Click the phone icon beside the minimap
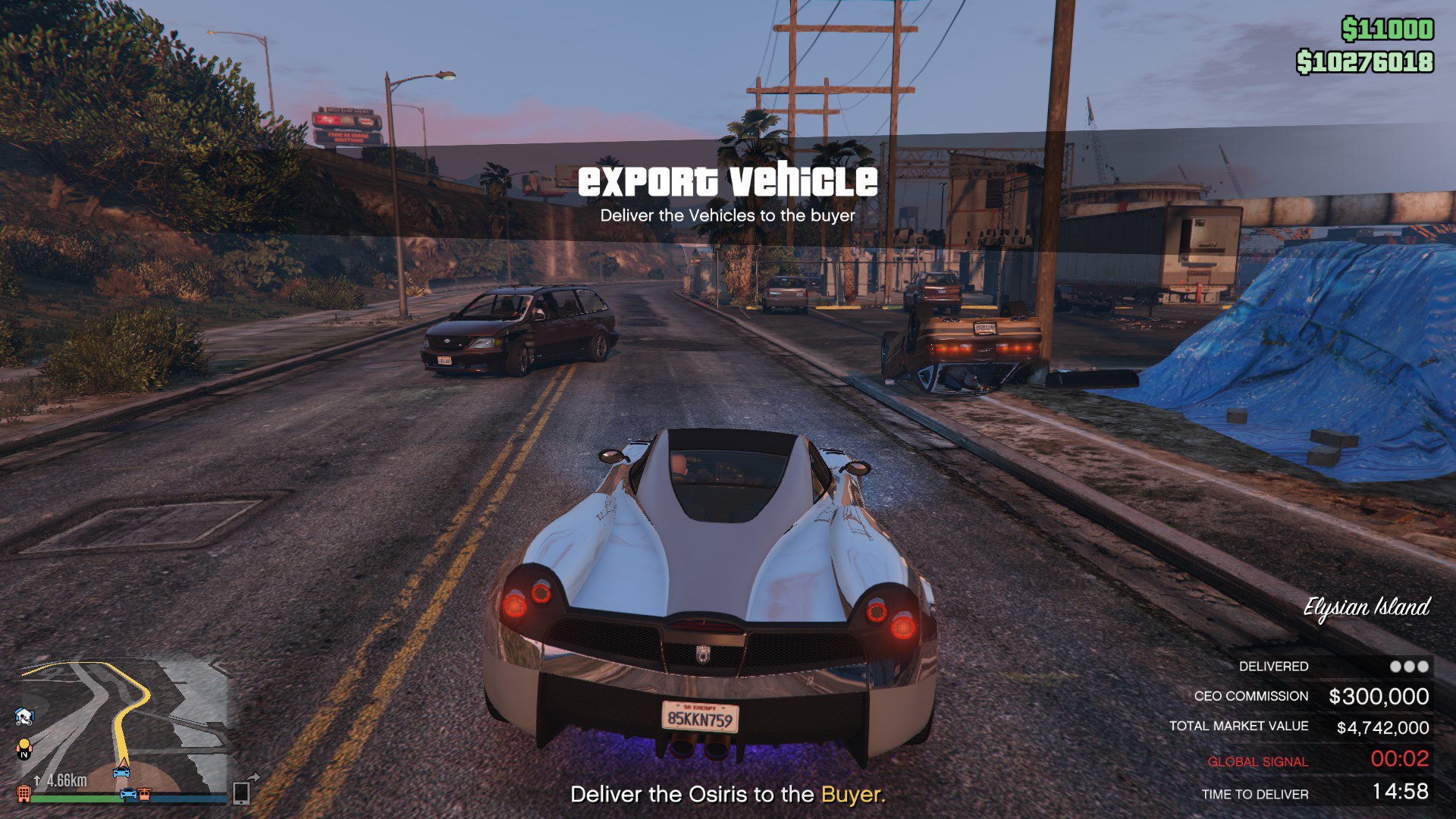Viewport: 1456px width, 819px height. point(241,792)
